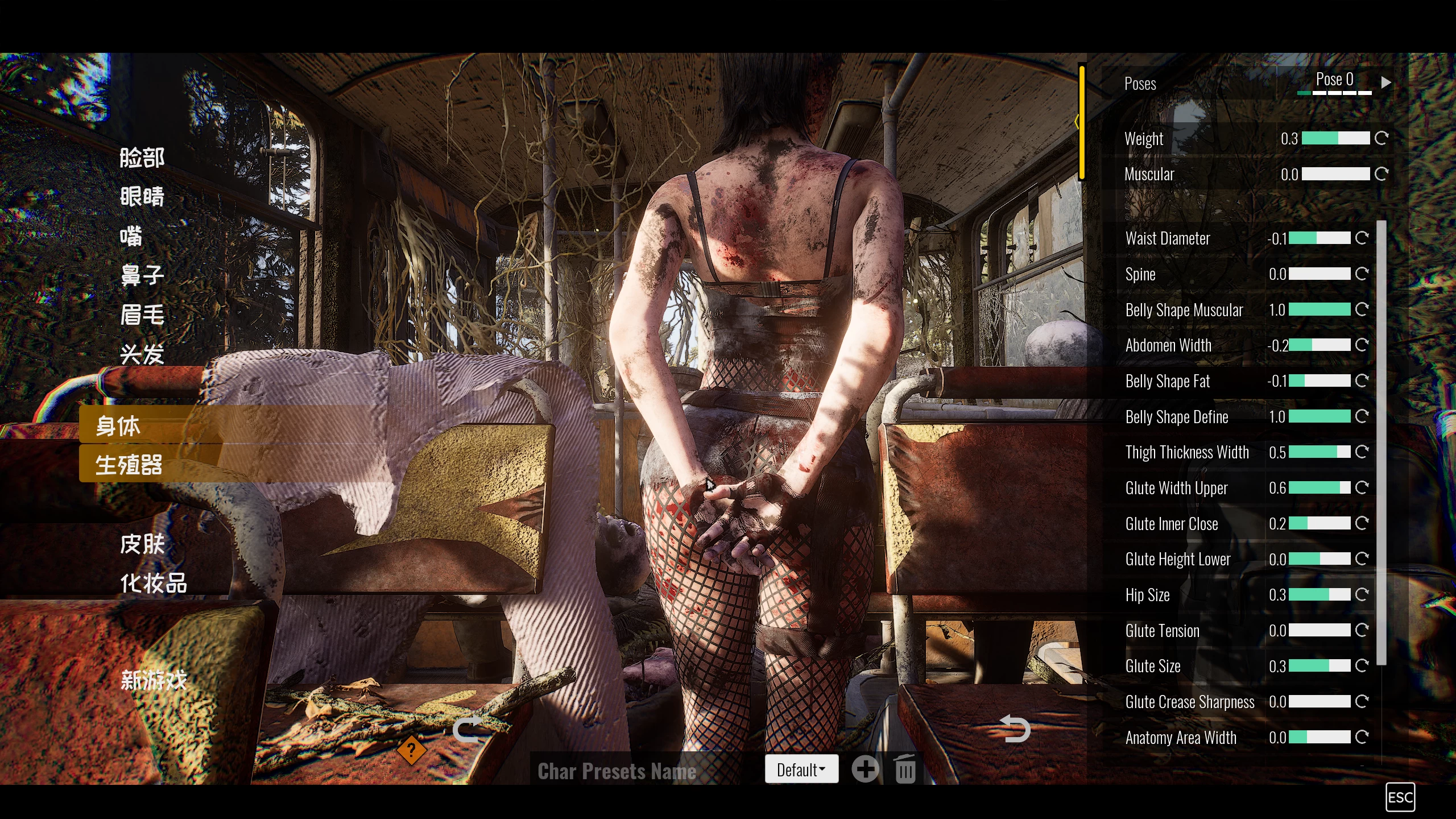
Task: Select the 眼睛 eyes category
Action: pyautogui.click(x=142, y=197)
